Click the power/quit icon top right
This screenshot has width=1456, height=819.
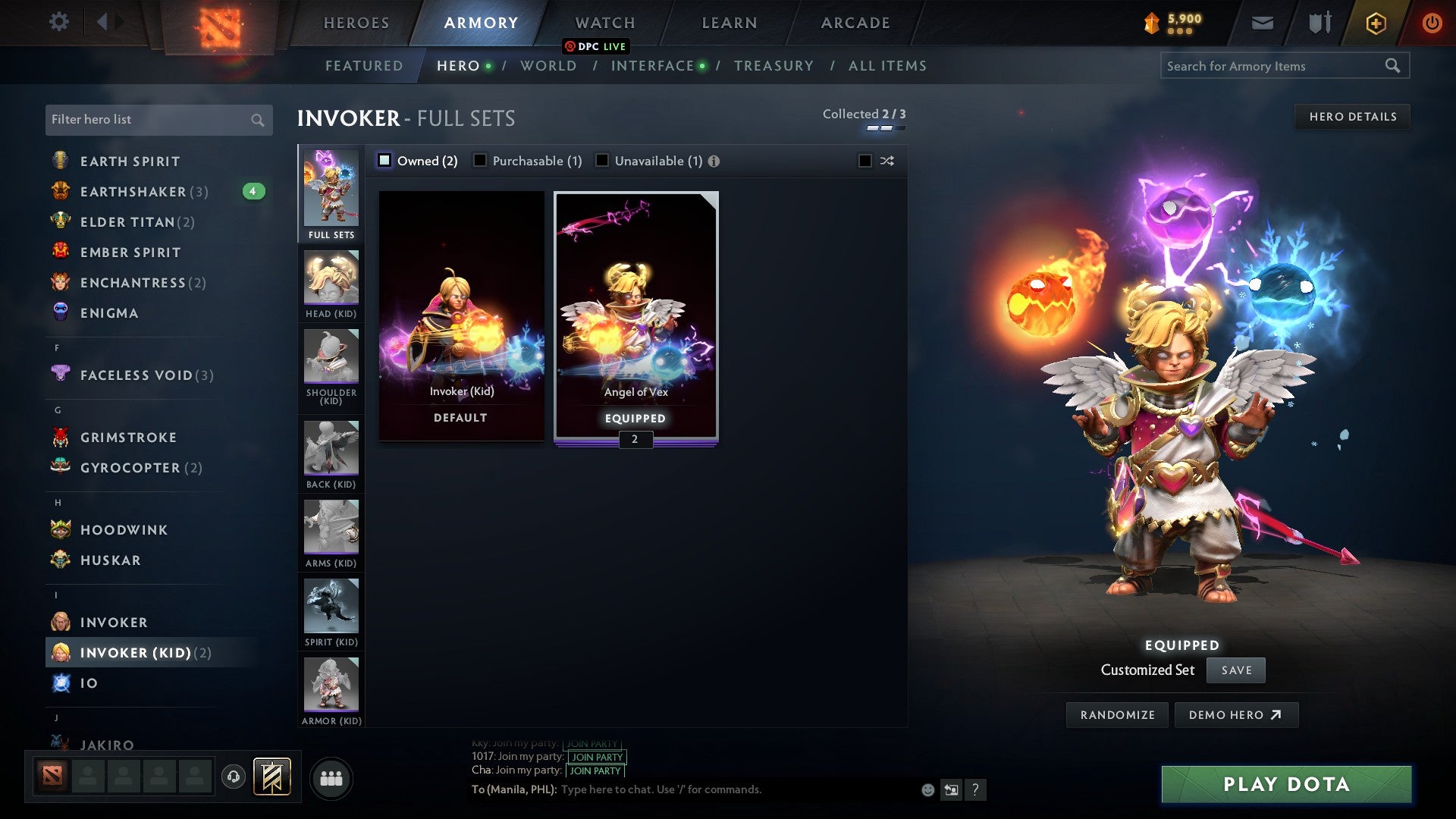pyautogui.click(x=1432, y=22)
